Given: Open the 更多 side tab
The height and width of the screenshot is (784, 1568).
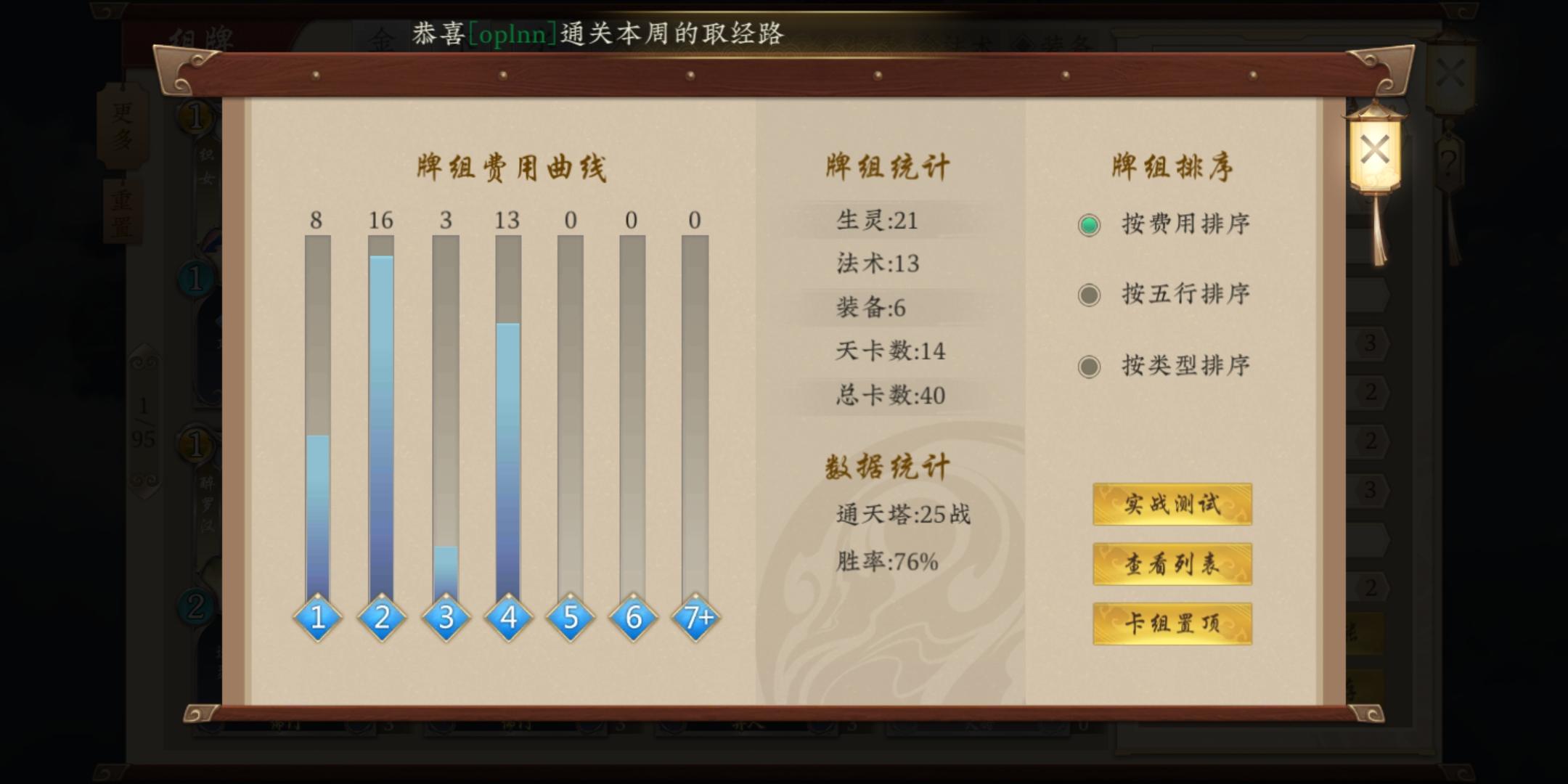Looking at the screenshot, I should (x=123, y=127).
